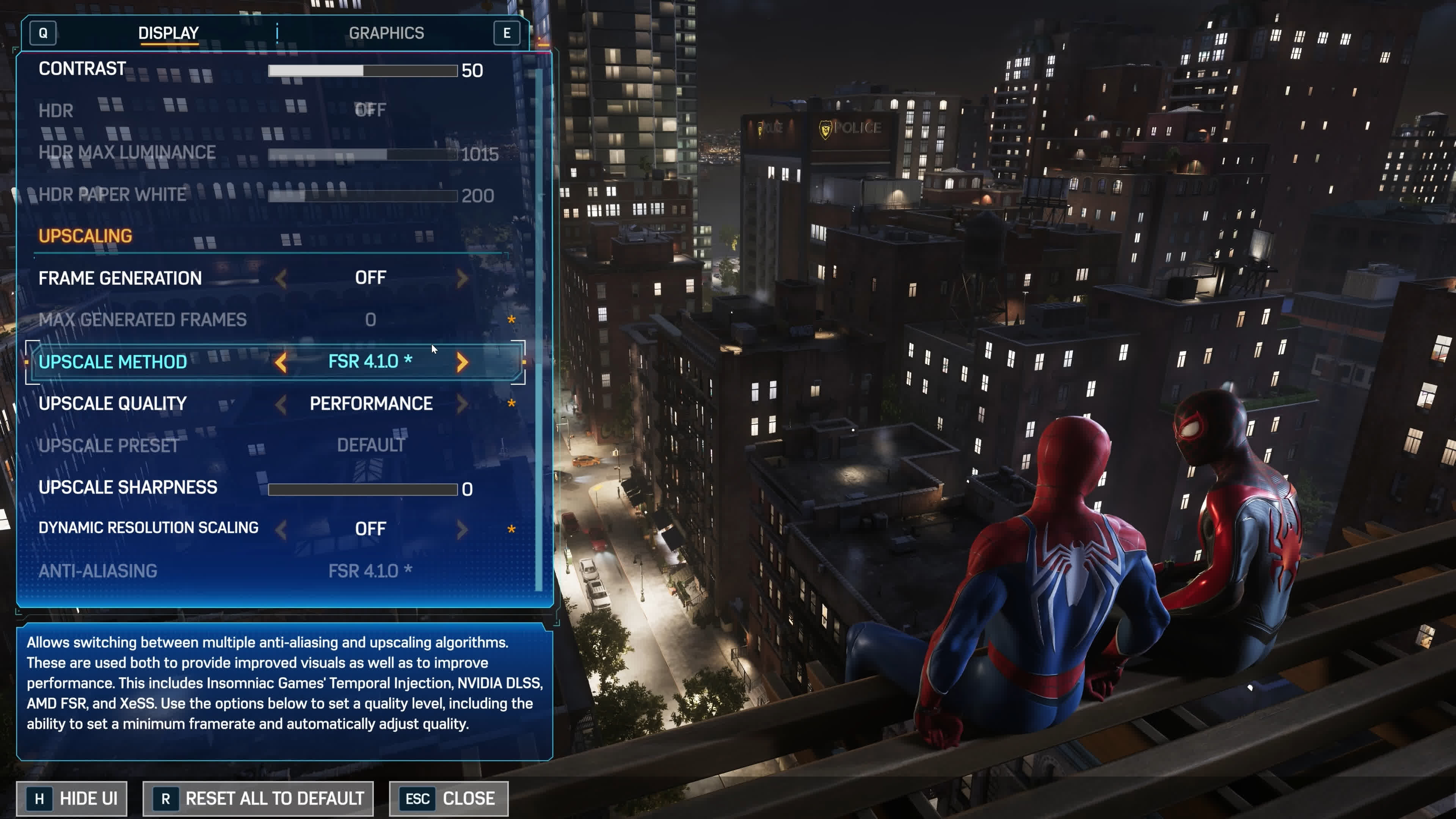
Task: Reset all settings to default
Action: click(x=258, y=799)
